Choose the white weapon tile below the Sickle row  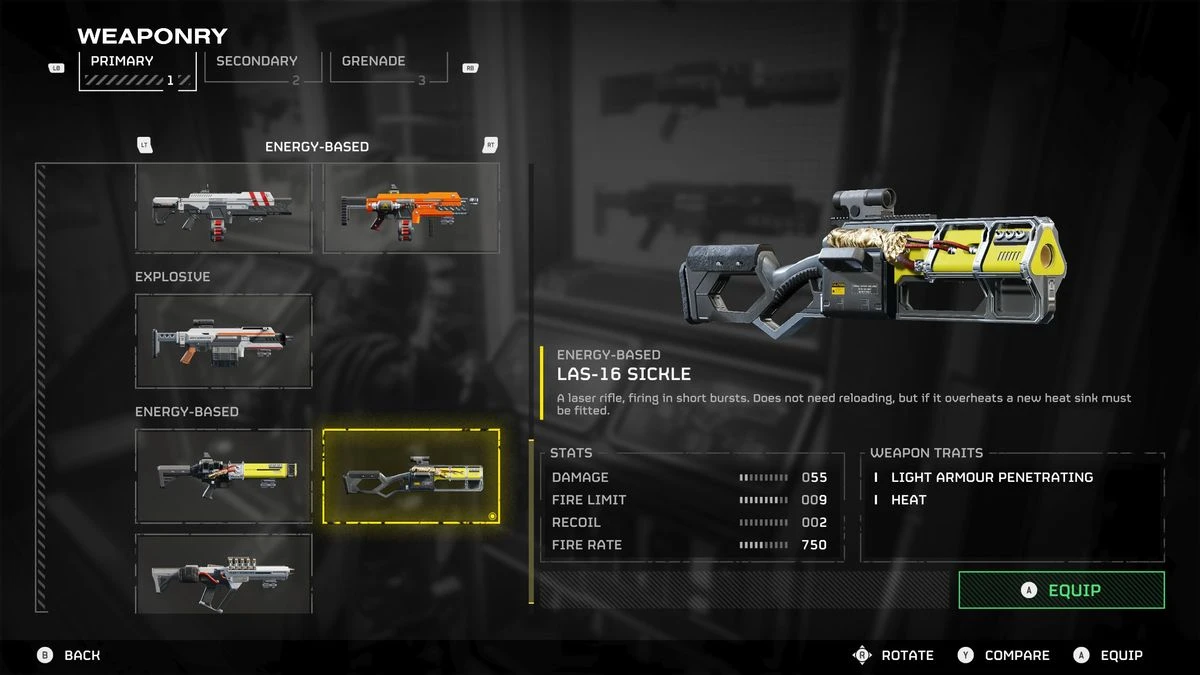tap(223, 574)
